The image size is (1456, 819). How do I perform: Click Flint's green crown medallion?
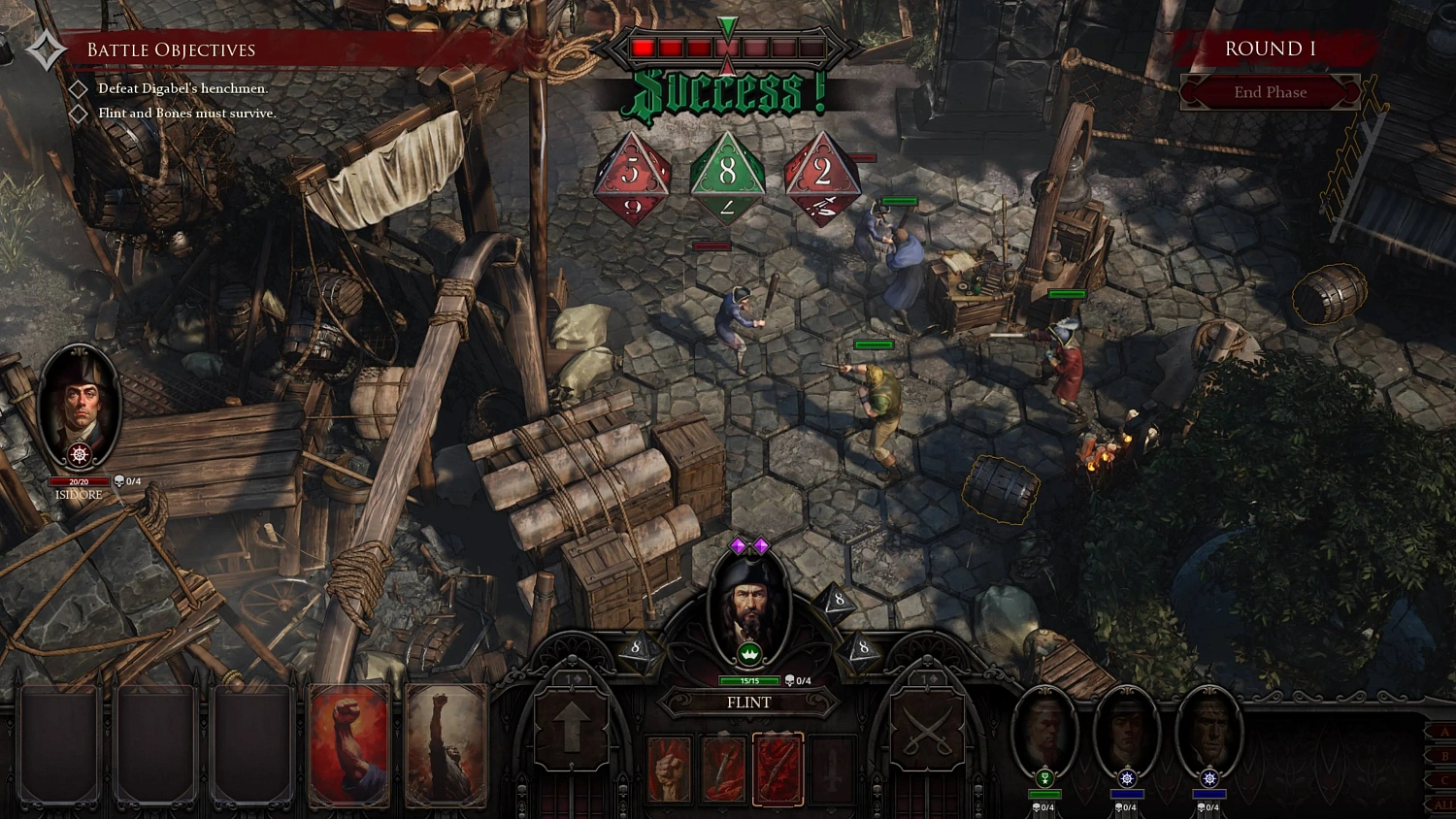pos(749,653)
